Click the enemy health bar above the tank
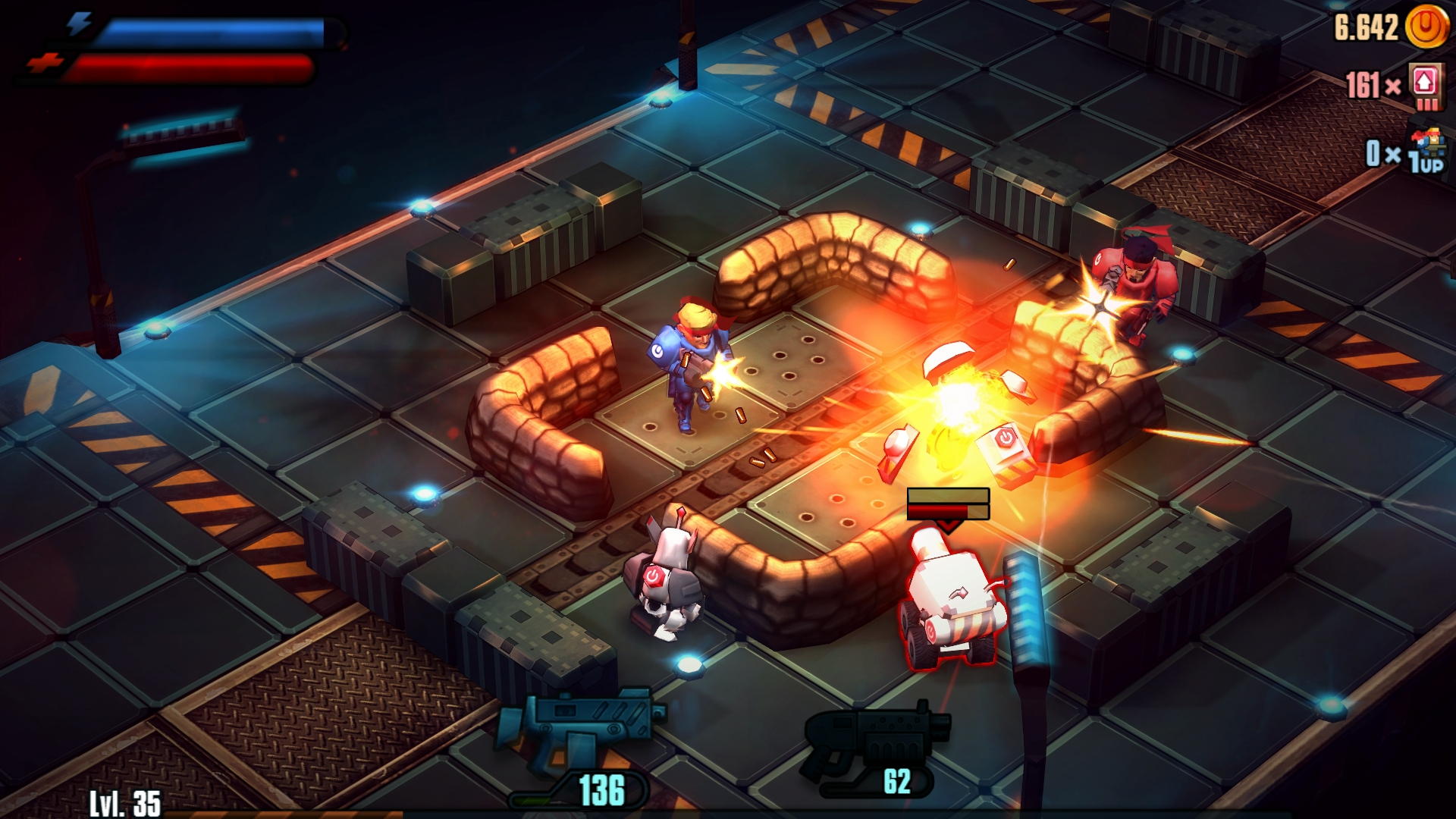The image size is (1456, 819). (x=946, y=503)
